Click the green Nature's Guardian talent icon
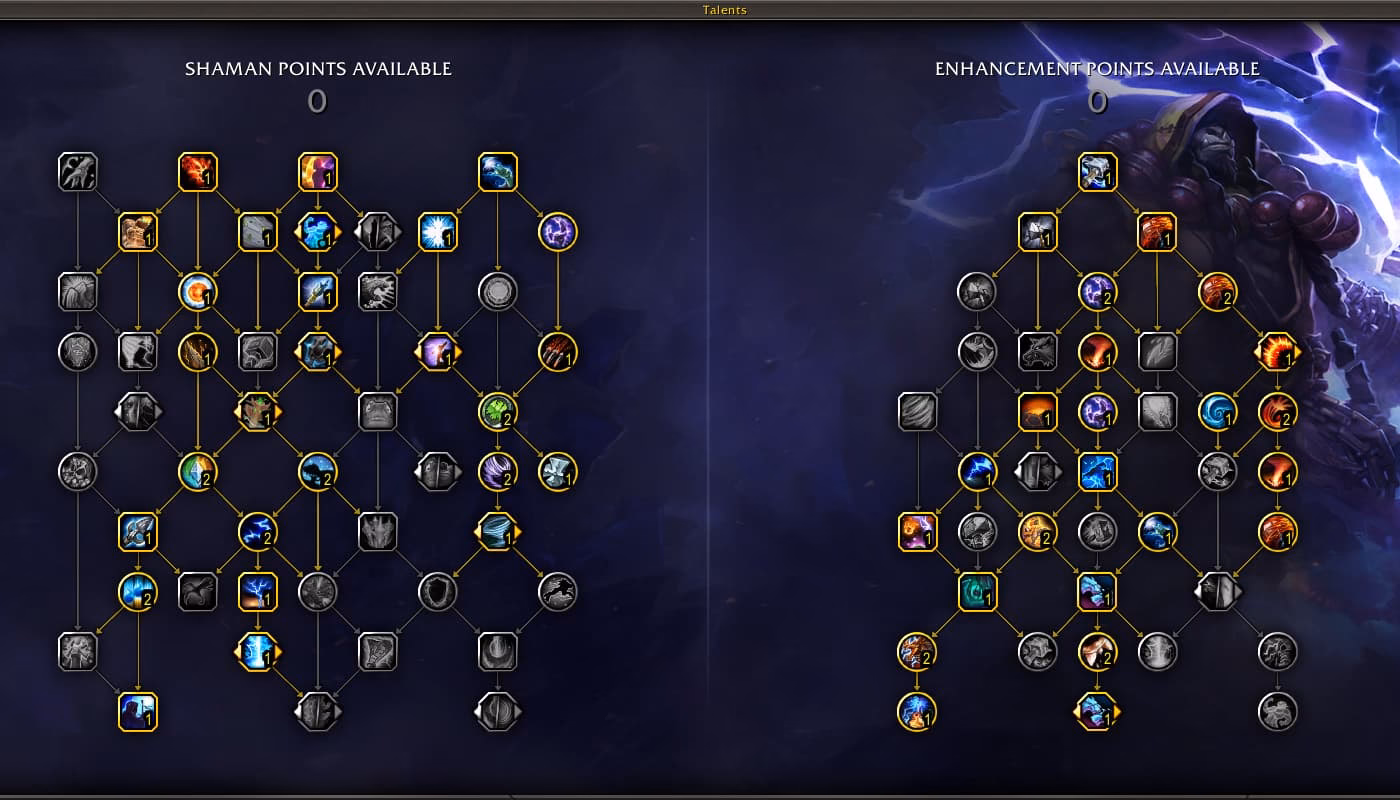The width and height of the screenshot is (1400, 800). (497, 412)
